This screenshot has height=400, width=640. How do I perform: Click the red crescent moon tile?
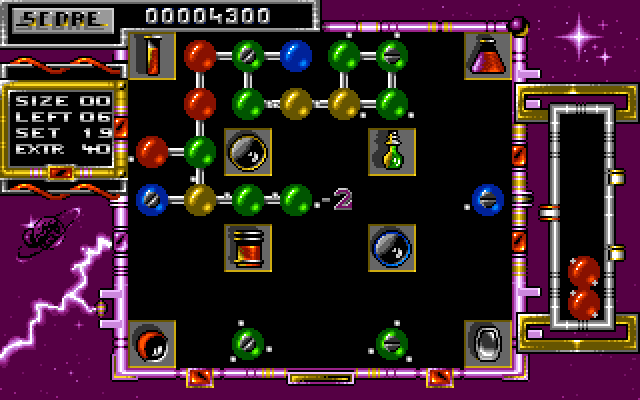[x=152, y=342]
